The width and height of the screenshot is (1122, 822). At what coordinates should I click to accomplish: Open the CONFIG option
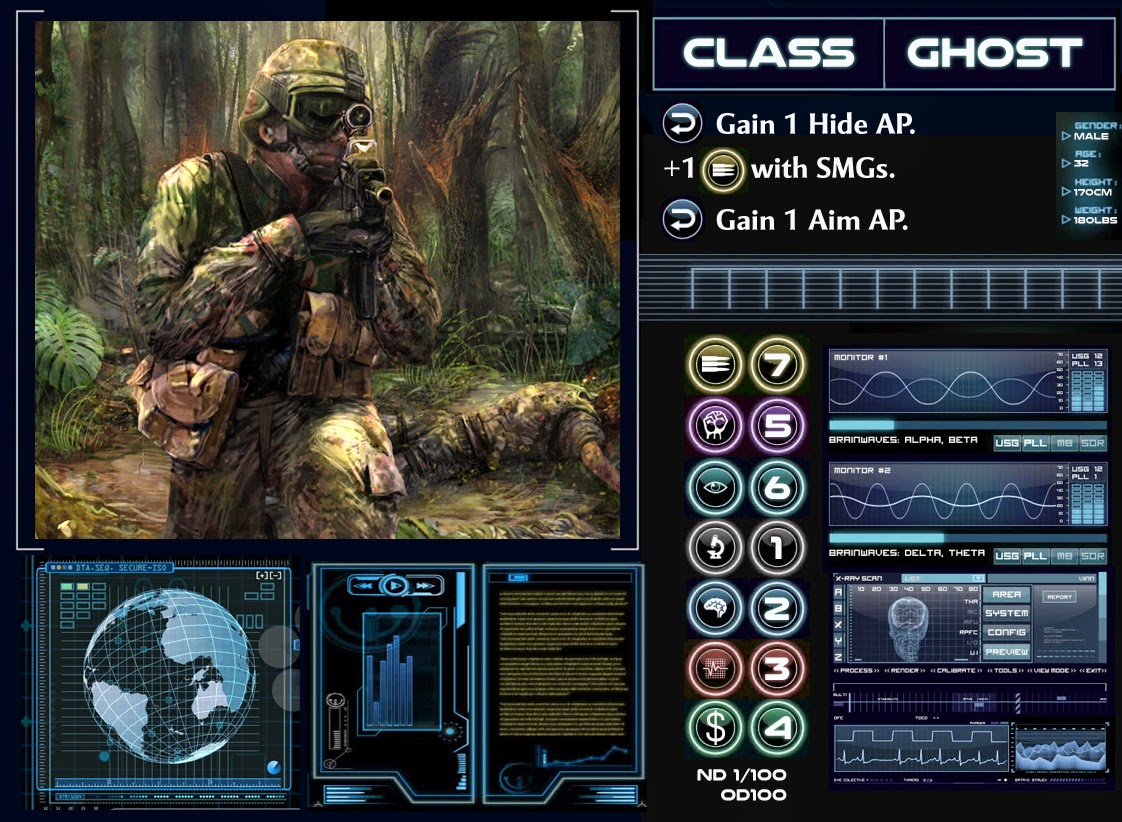(1006, 632)
